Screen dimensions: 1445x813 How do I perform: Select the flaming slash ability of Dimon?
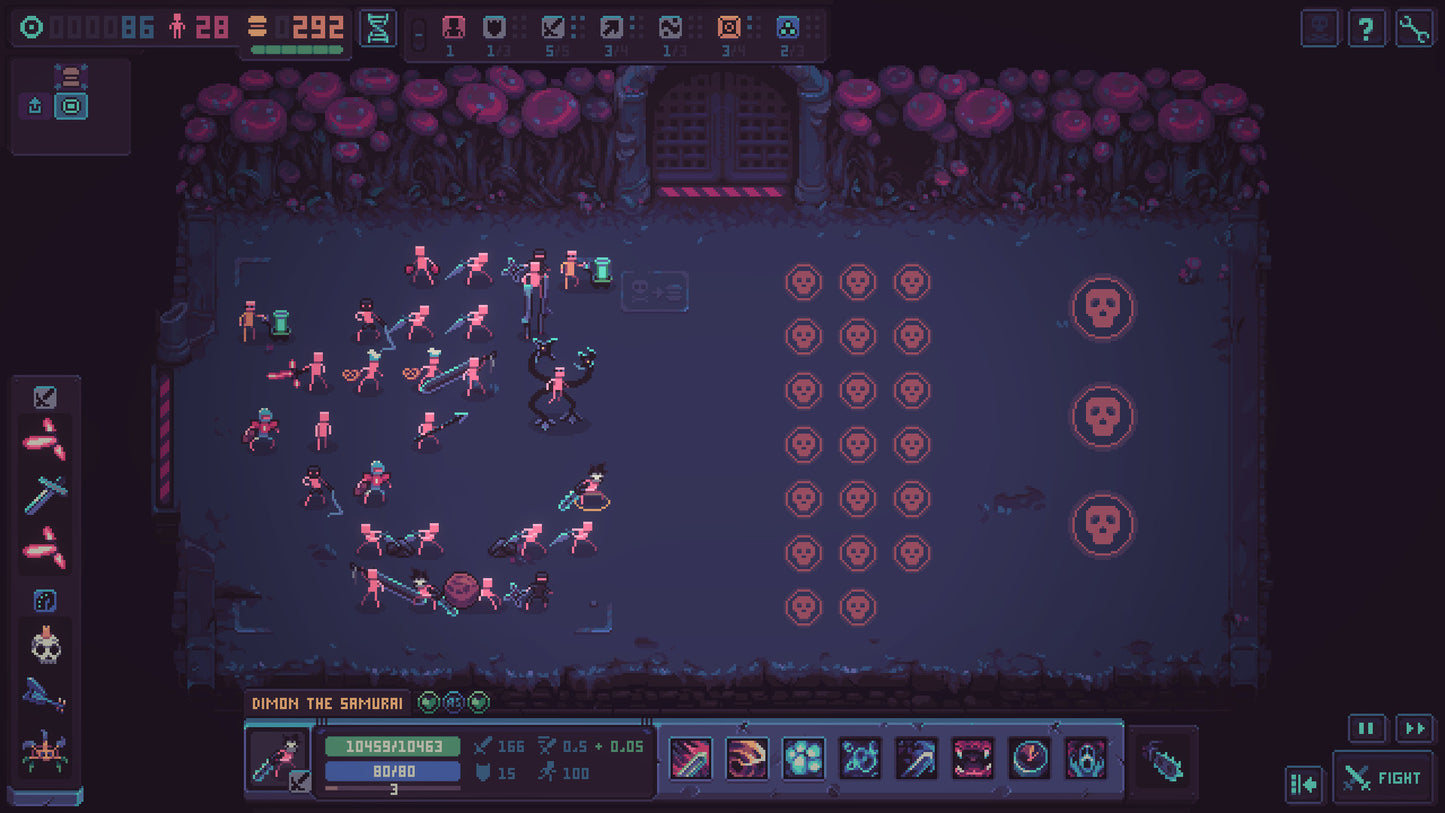pos(746,760)
